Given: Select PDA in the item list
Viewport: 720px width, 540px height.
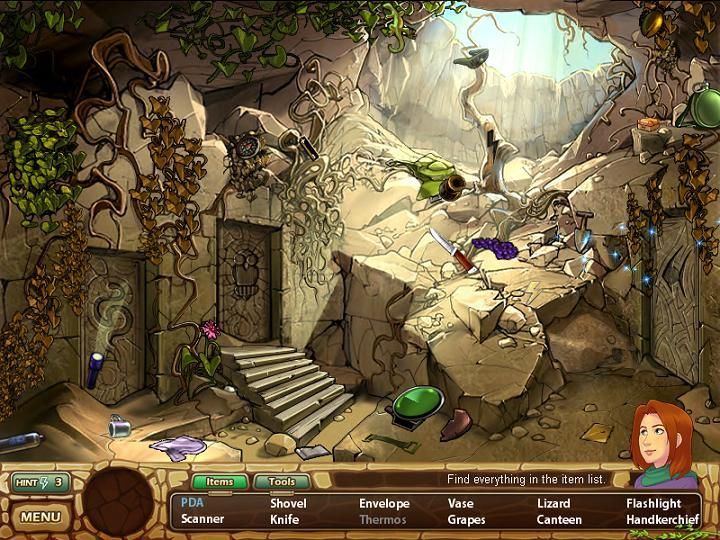Looking at the screenshot, I should click(x=192, y=503).
